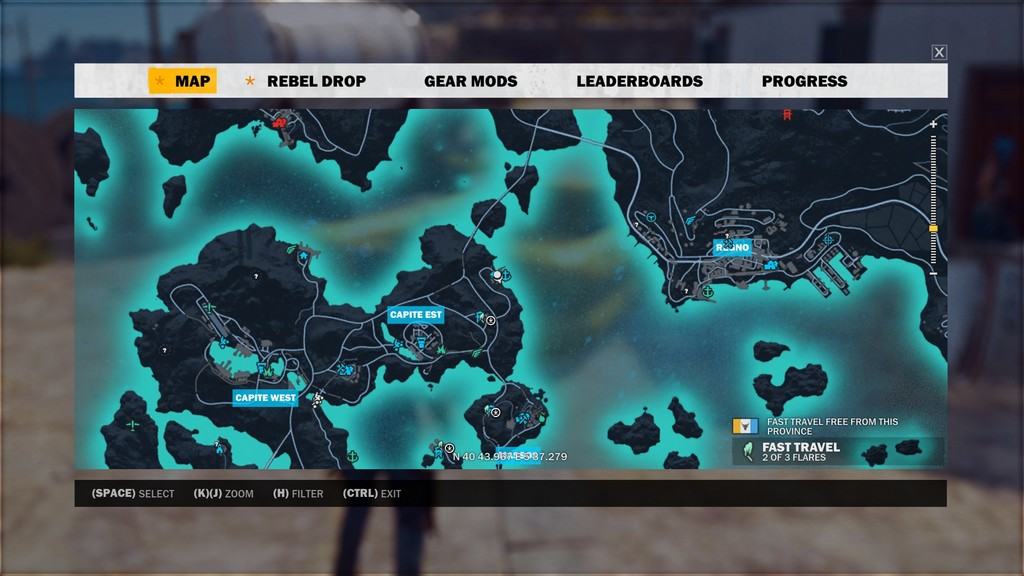Show the Leaderboards tab
This screenshot has width=1024, height=576.
[639, 81]
